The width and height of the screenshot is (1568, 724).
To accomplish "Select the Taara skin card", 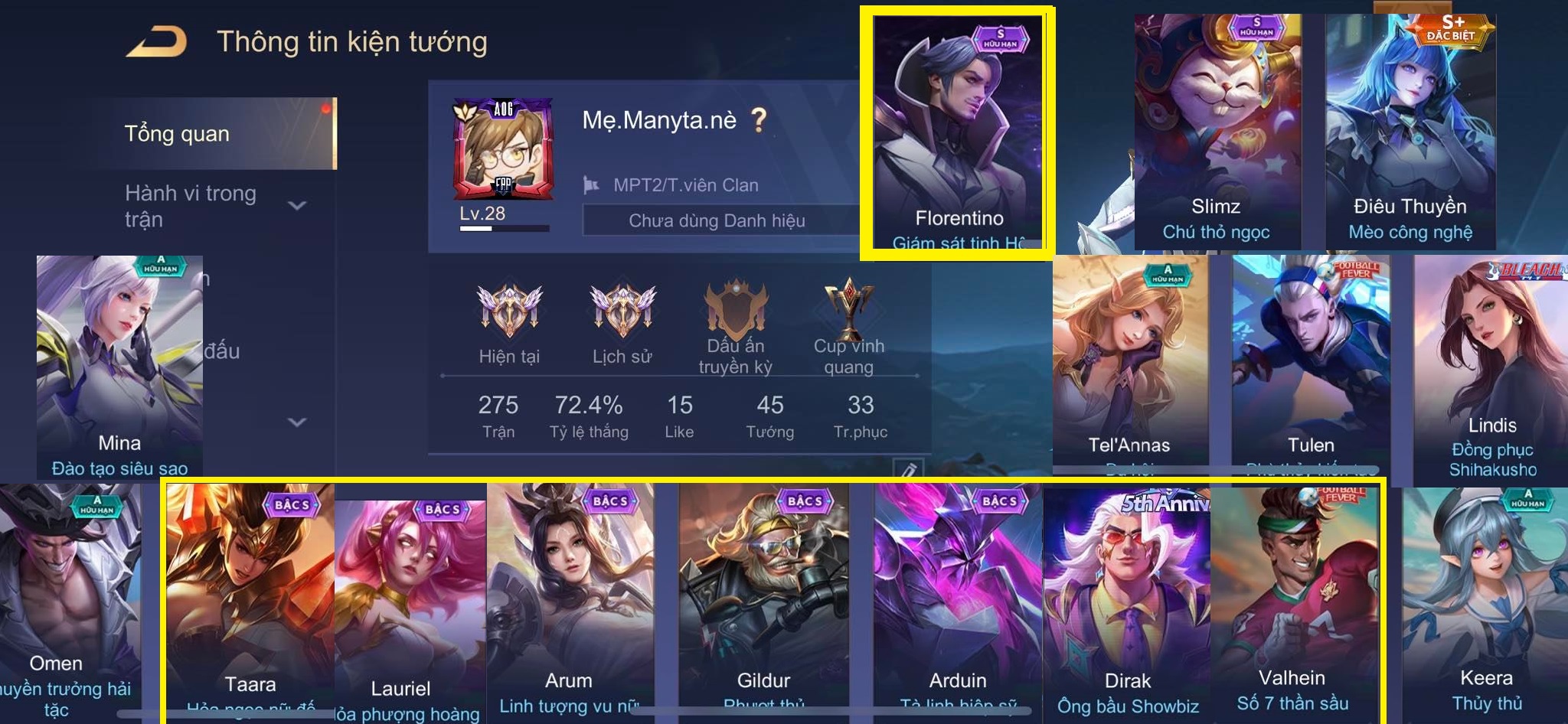I will [x=250, y=597].
